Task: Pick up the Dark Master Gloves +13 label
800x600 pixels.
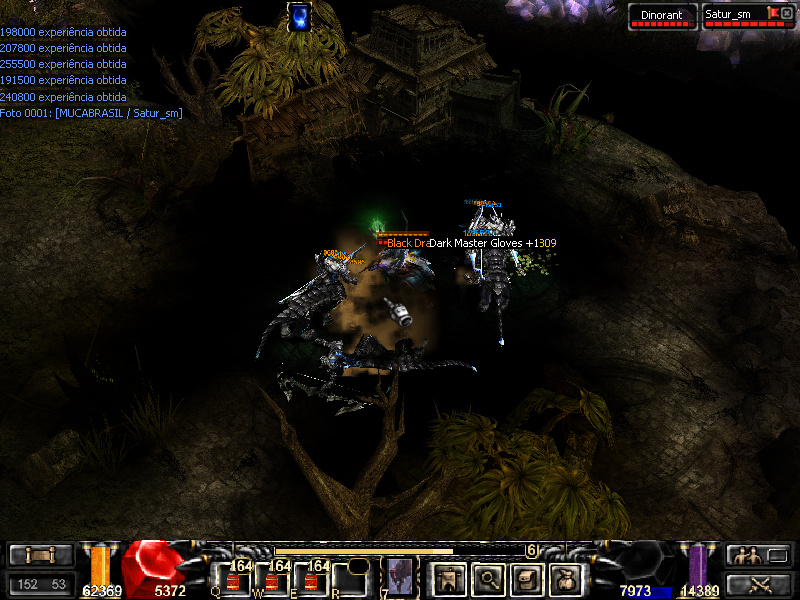Action: tap(492, 243)
